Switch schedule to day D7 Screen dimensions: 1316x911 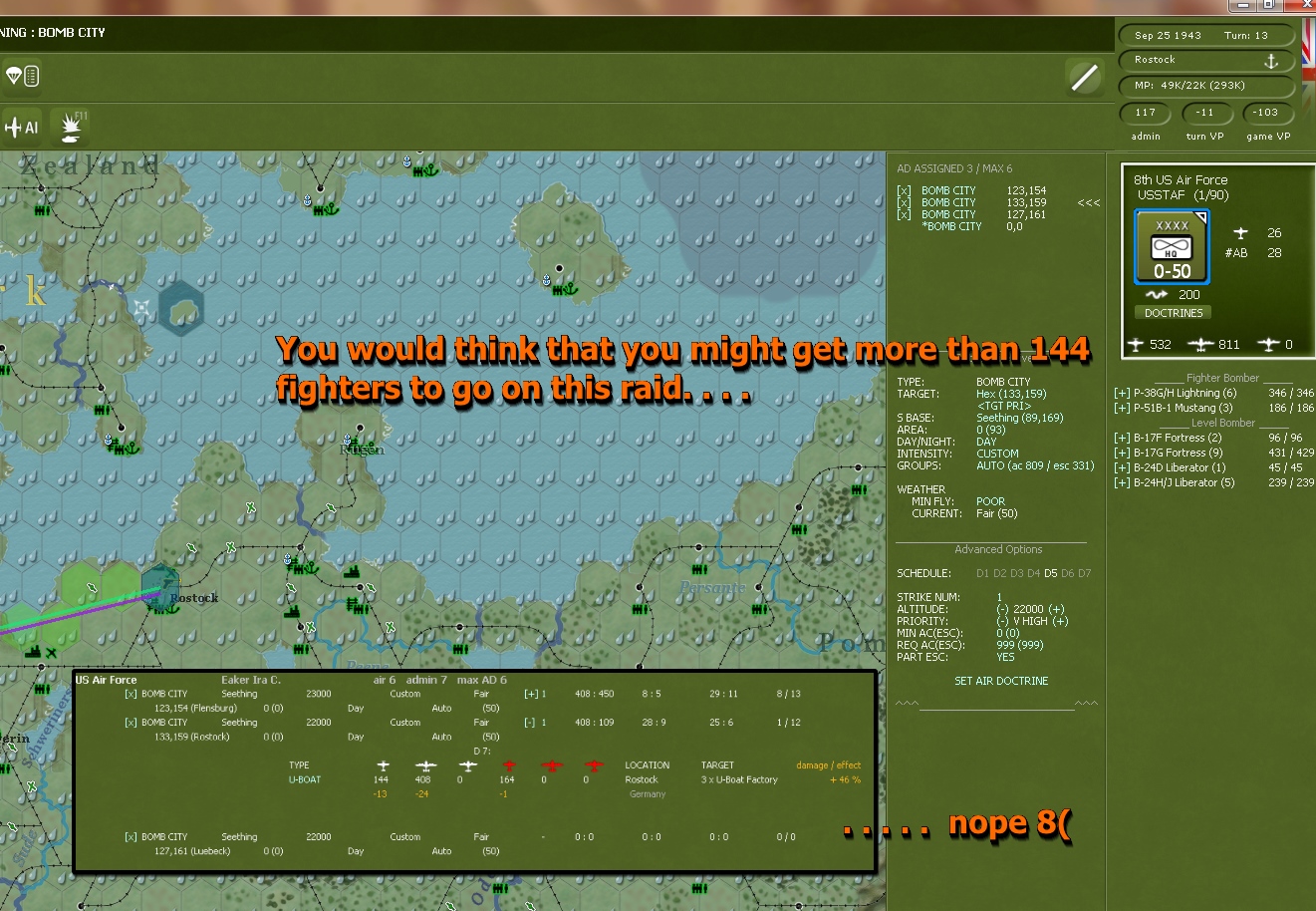[1085, 573]
